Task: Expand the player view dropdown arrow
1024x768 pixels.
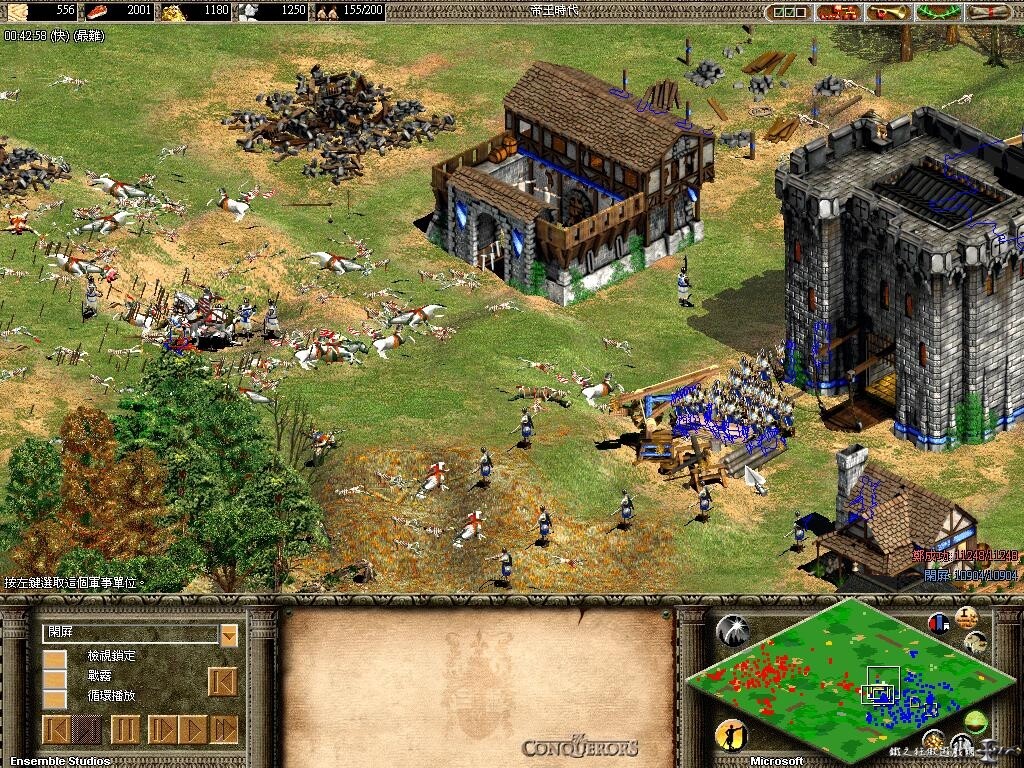Action: (229, 634)
